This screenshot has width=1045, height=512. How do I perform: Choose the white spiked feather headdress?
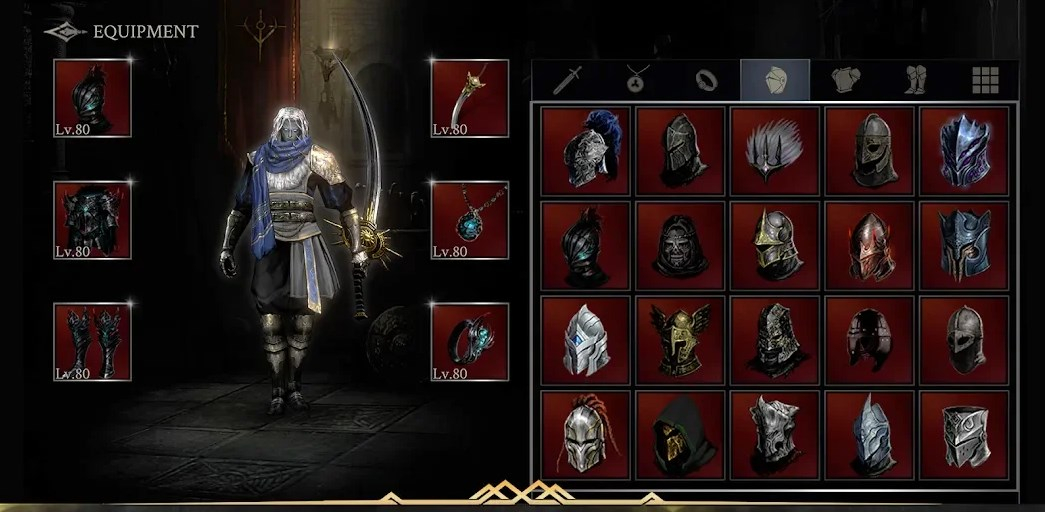775,151
